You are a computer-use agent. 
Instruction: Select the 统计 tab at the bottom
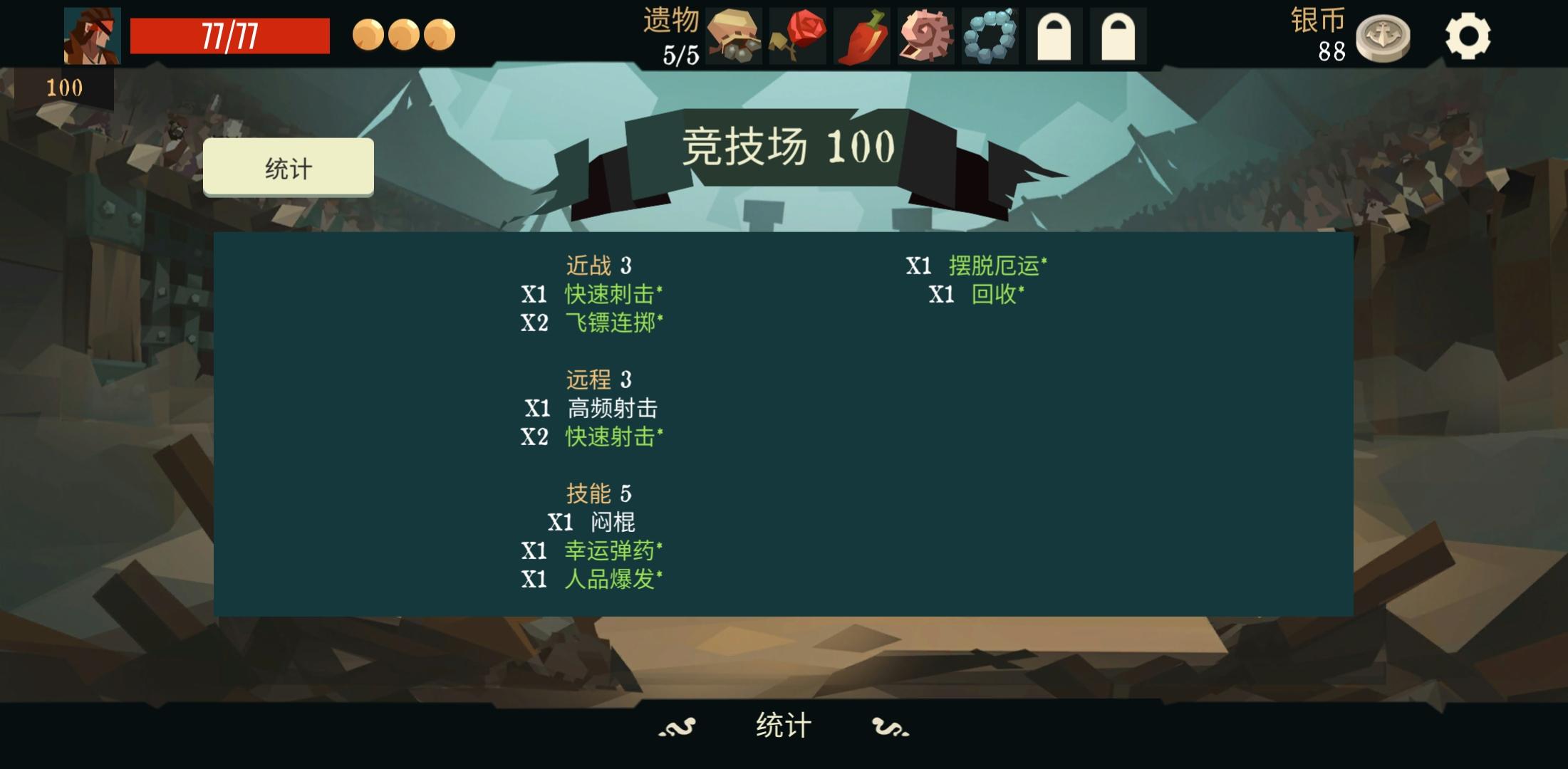[784, 723]
